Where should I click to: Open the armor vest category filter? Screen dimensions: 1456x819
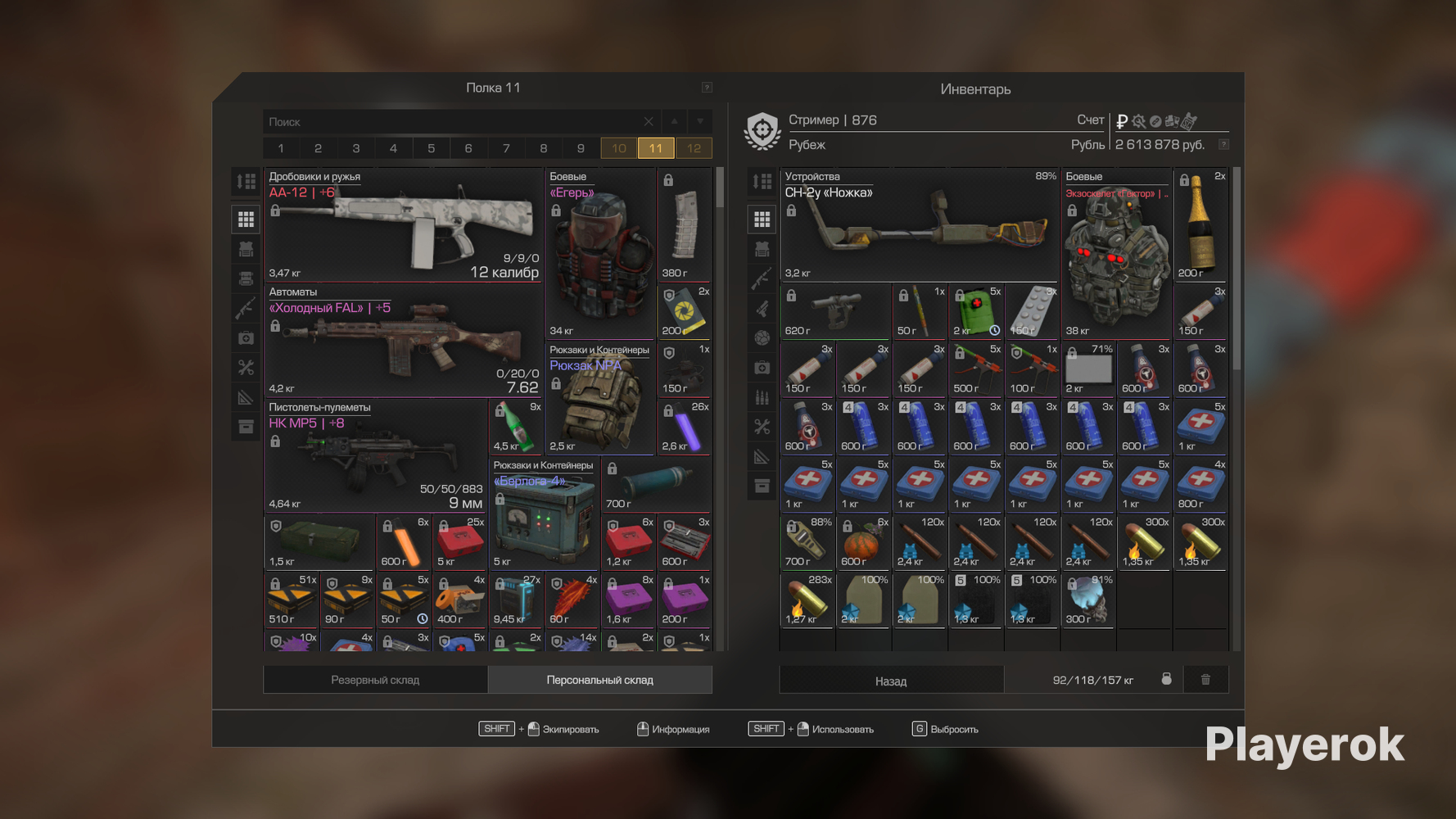(x=246, y=248)
